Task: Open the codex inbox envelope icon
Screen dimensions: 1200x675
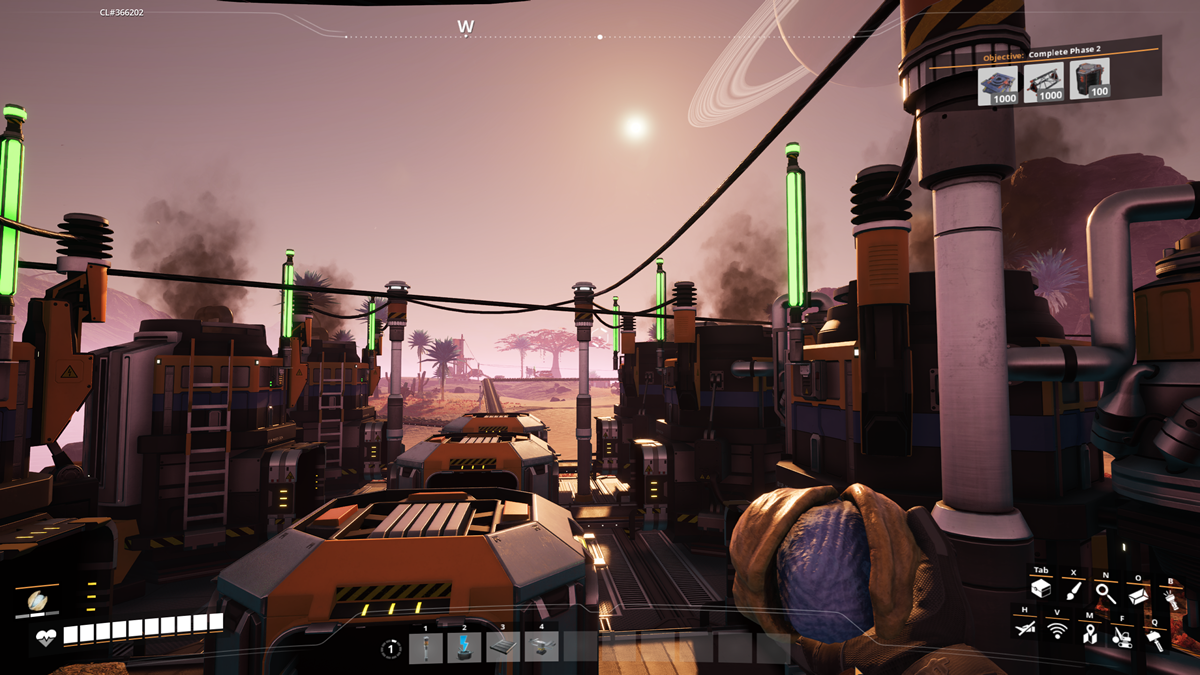Action: tap(1137, 594)
